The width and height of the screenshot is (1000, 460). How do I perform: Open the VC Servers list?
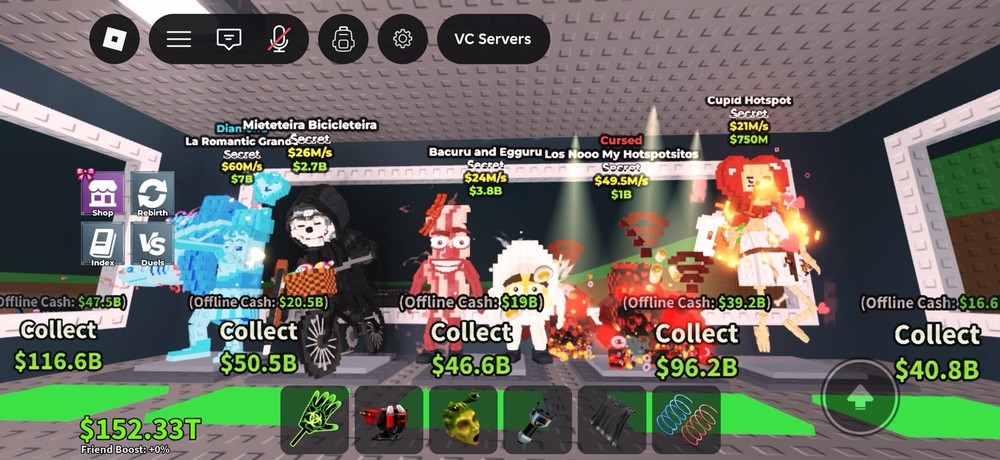click(x=493, y=39)
